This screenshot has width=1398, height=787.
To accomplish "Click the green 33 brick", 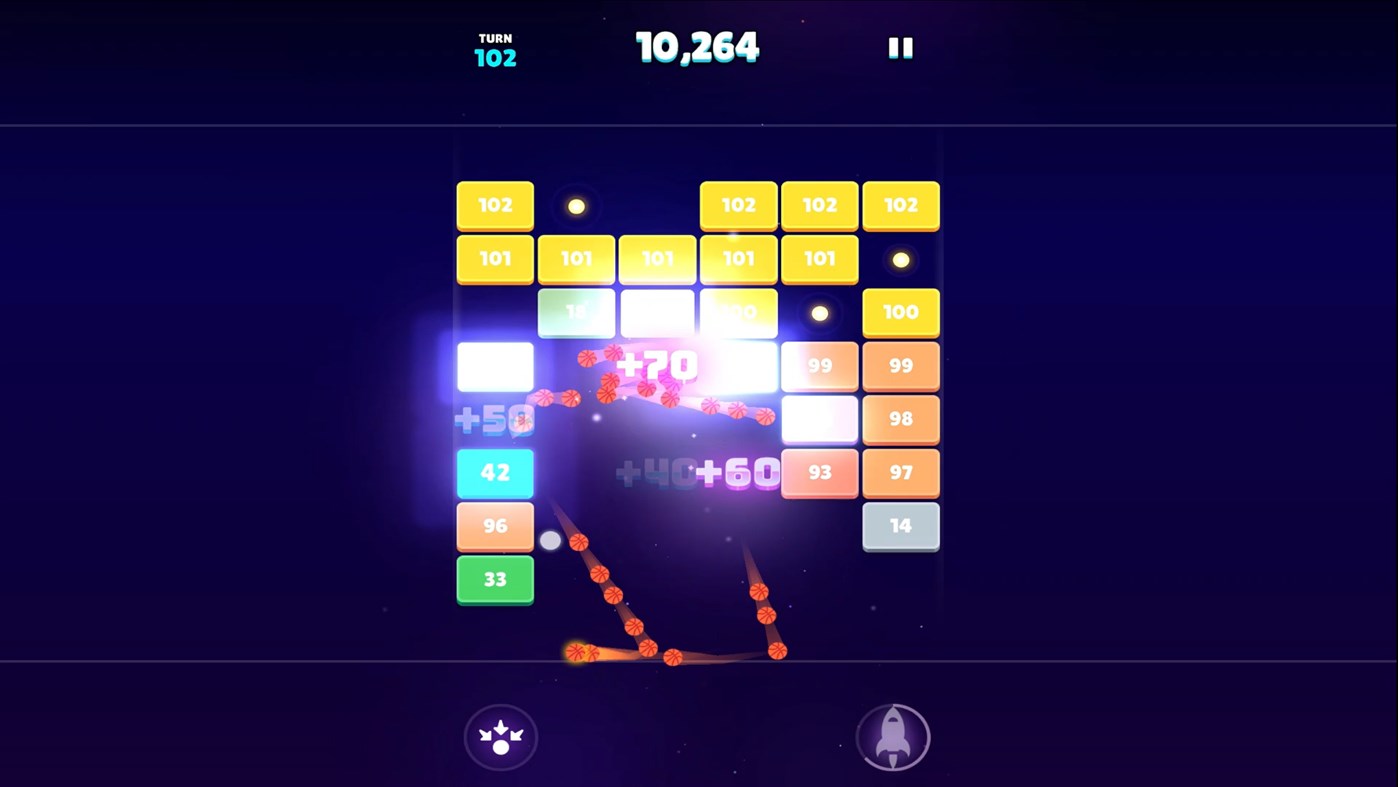I will click(x=495, y=579).
